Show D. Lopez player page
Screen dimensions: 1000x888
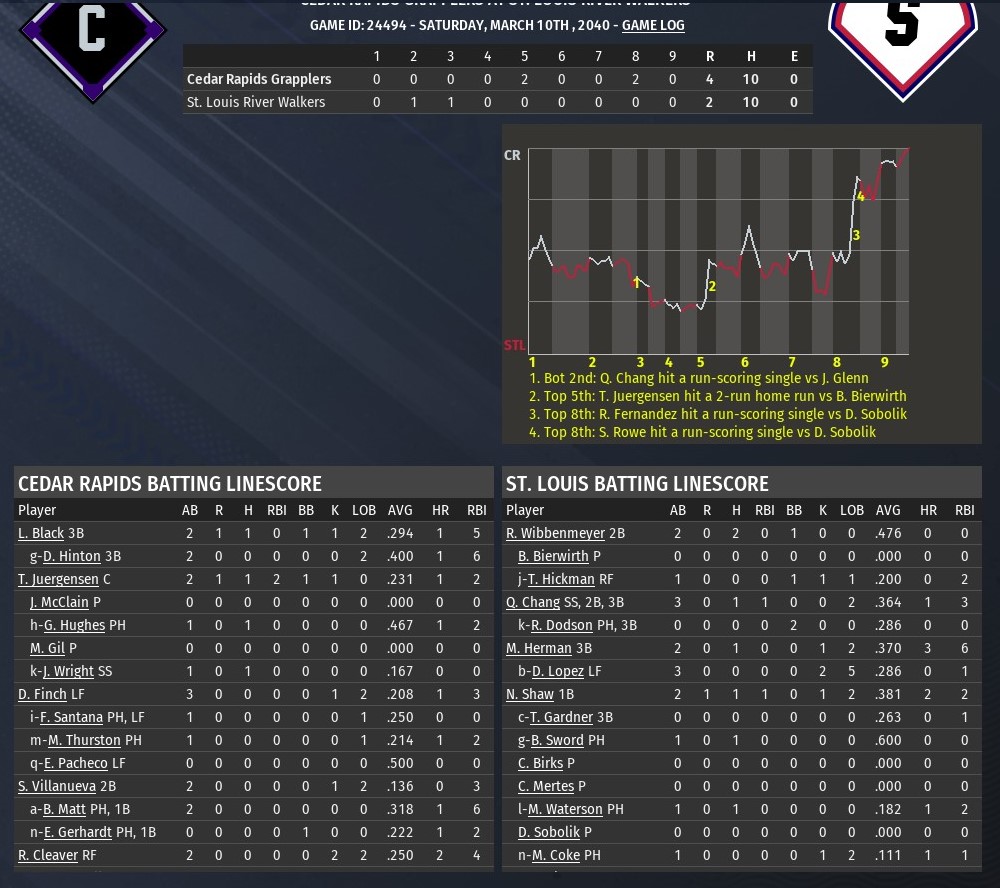click(x=558, y=671)
